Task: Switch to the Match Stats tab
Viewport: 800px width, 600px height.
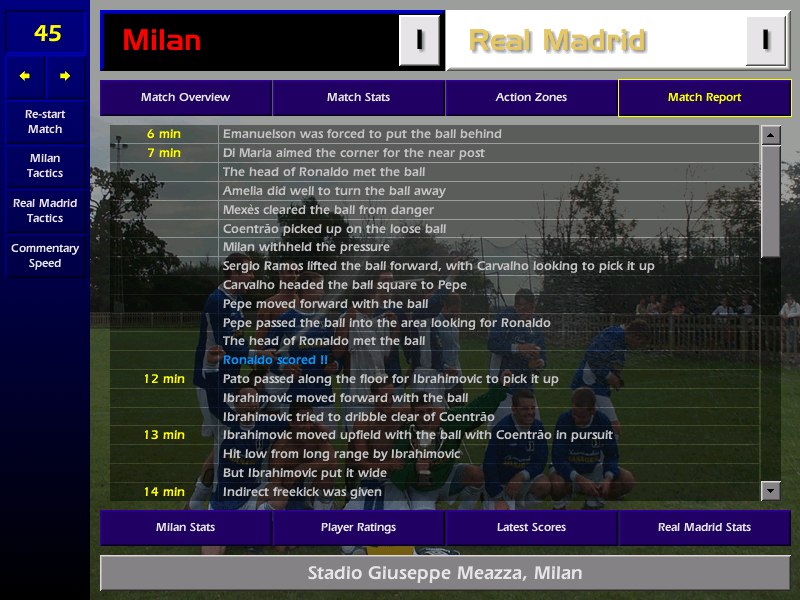Action: point(358,98)
